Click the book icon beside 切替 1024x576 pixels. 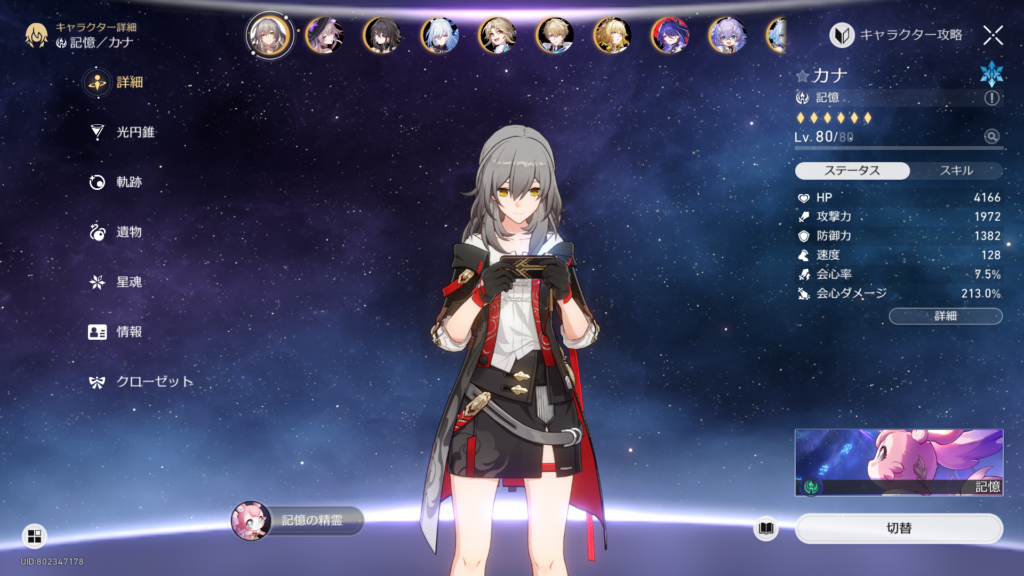pyautogui.click(x=766, y=528)
